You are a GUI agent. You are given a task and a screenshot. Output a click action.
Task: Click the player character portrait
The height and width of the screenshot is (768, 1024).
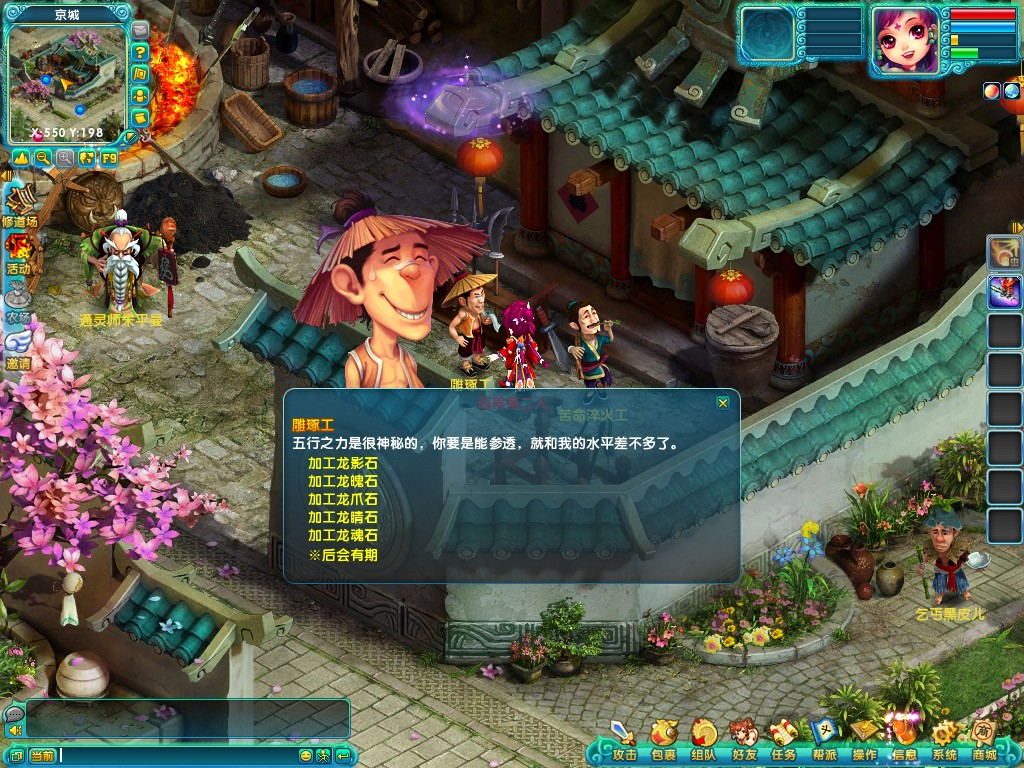904,40
